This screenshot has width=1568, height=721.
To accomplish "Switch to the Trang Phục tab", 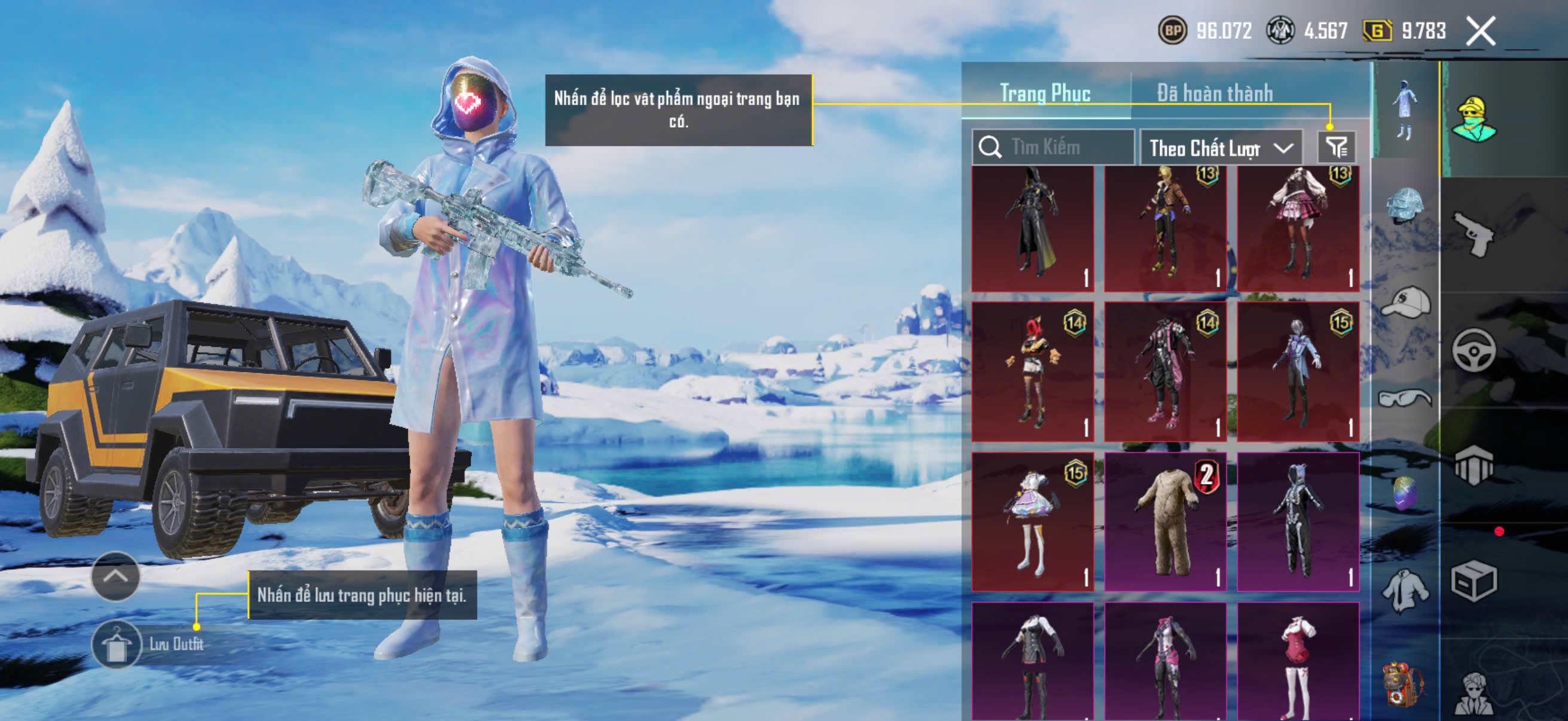I will 1045,94.
